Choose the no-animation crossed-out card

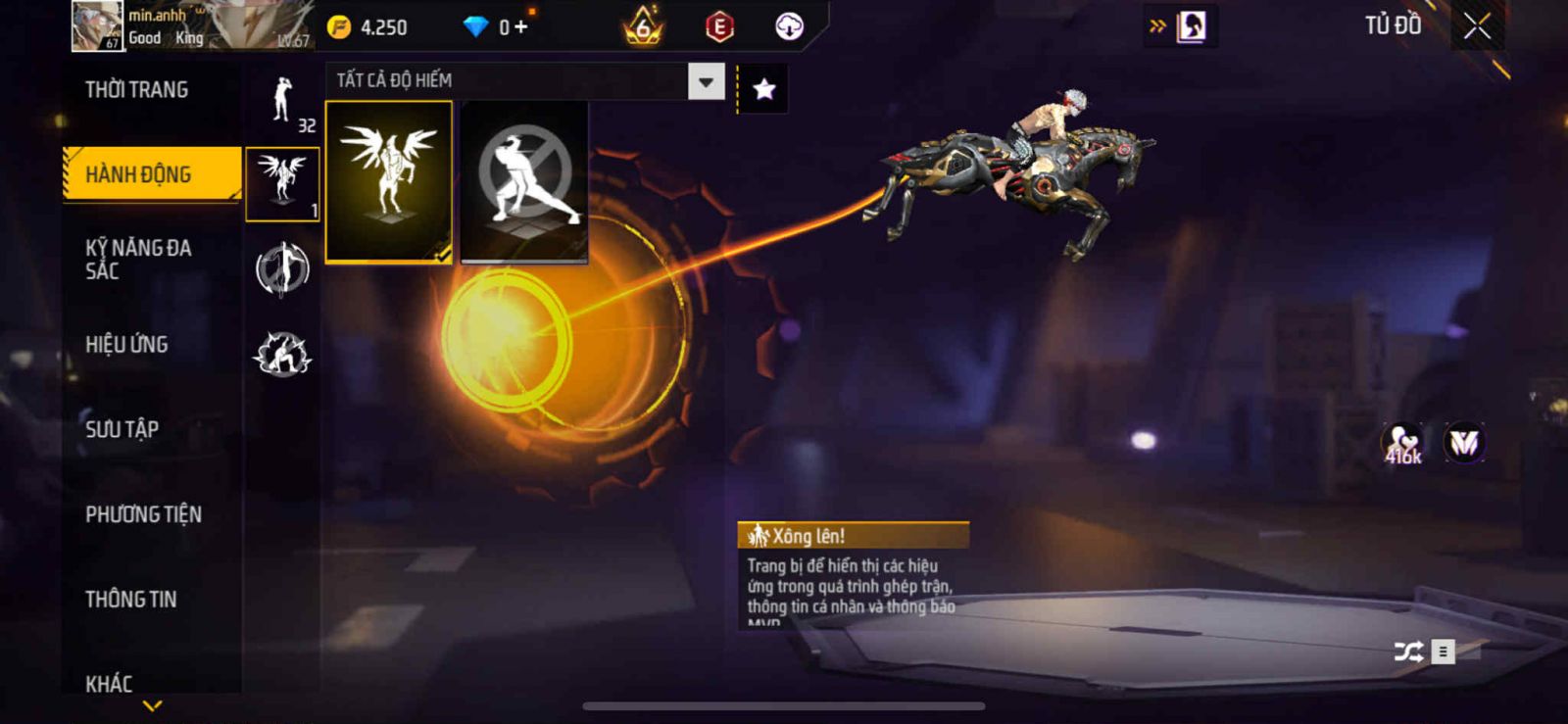pyautogui.click(x=524, y=181)
